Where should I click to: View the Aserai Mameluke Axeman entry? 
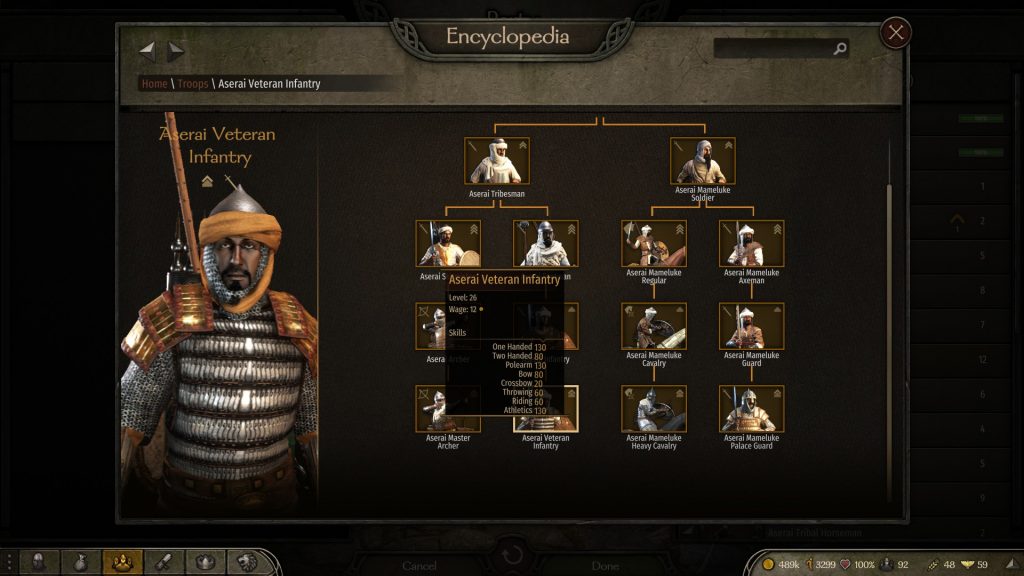[x=751, y=244]
